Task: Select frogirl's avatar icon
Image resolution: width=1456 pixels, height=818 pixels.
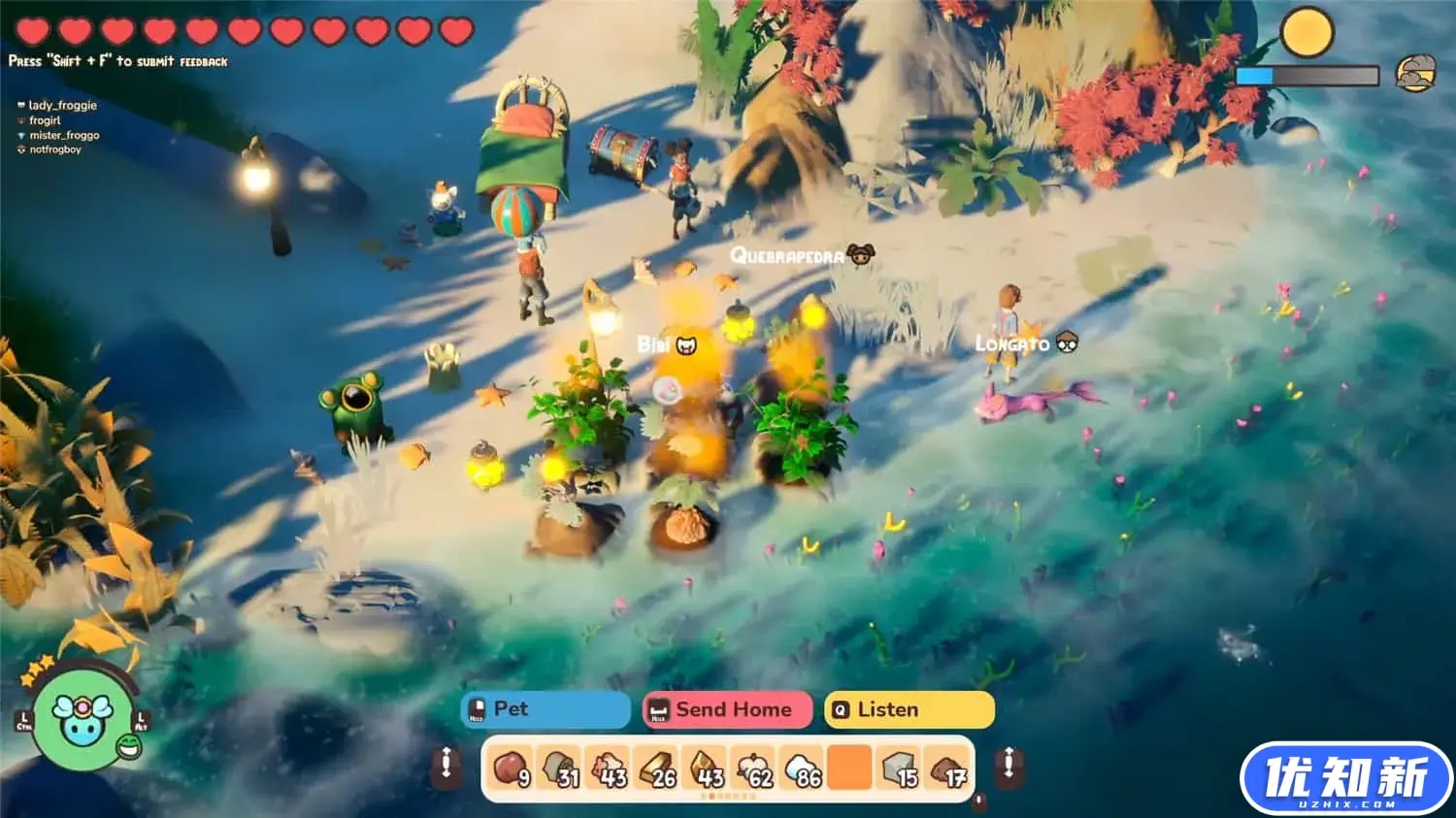Action: [x=22, y=120]
